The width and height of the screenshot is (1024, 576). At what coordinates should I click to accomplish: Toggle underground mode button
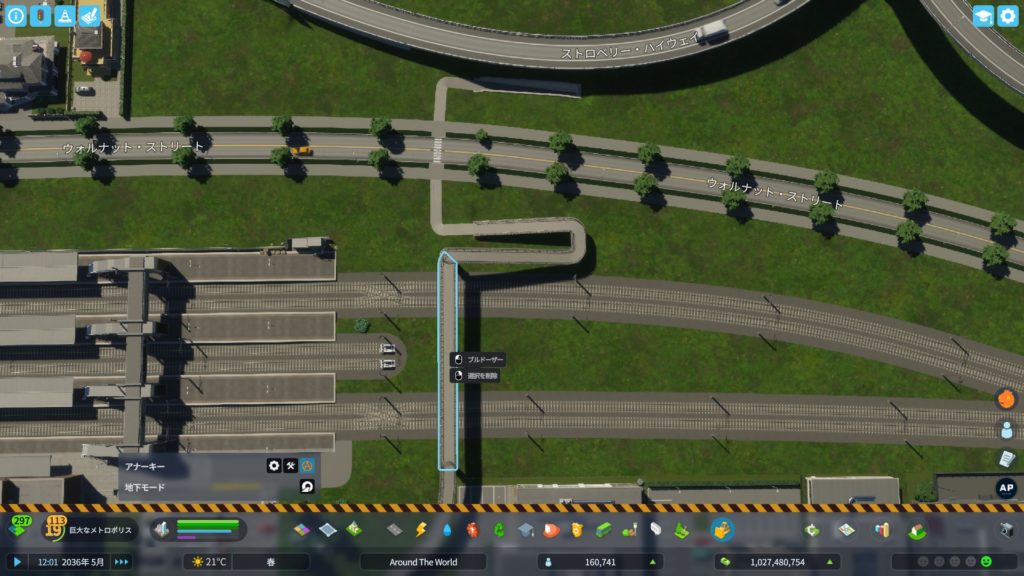pyautogui.click(x=308, y=487)
